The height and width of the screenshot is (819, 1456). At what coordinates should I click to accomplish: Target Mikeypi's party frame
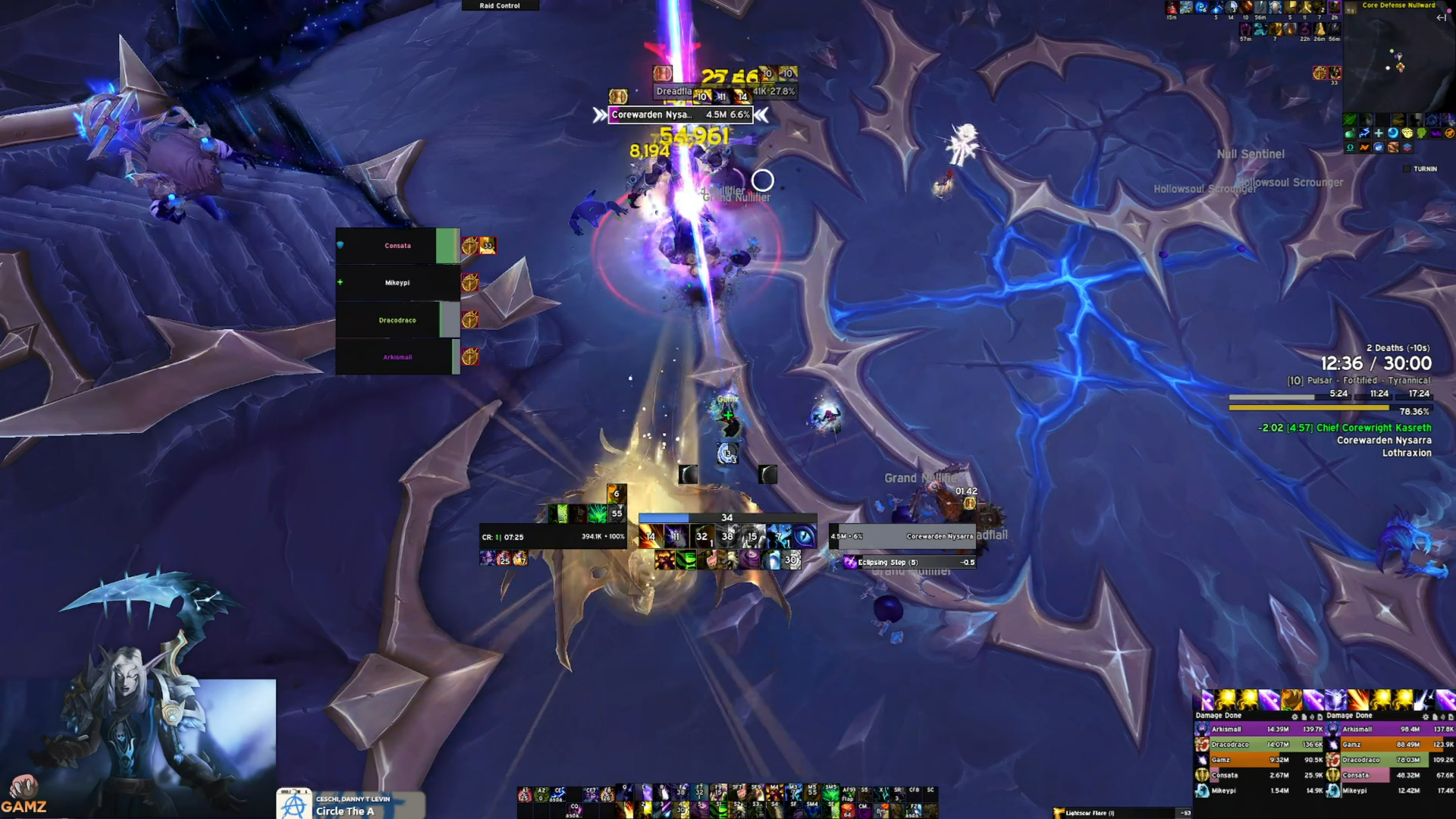[397, 283]
